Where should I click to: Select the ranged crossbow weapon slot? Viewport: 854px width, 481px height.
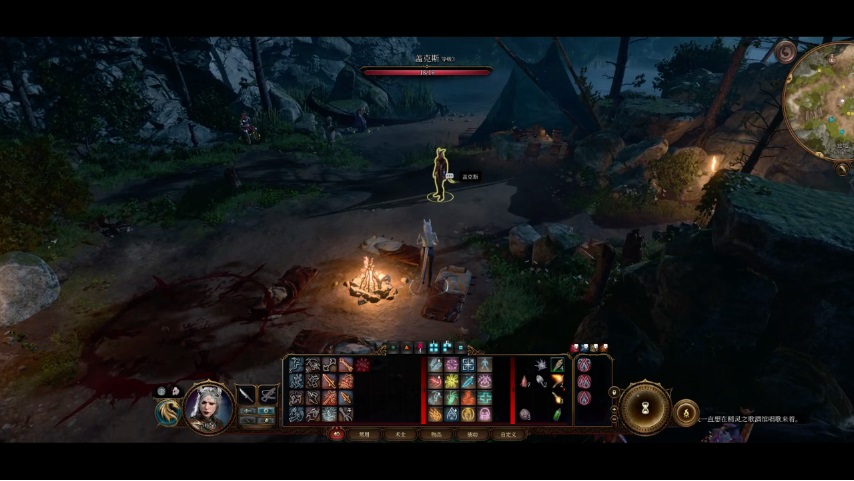268,394
